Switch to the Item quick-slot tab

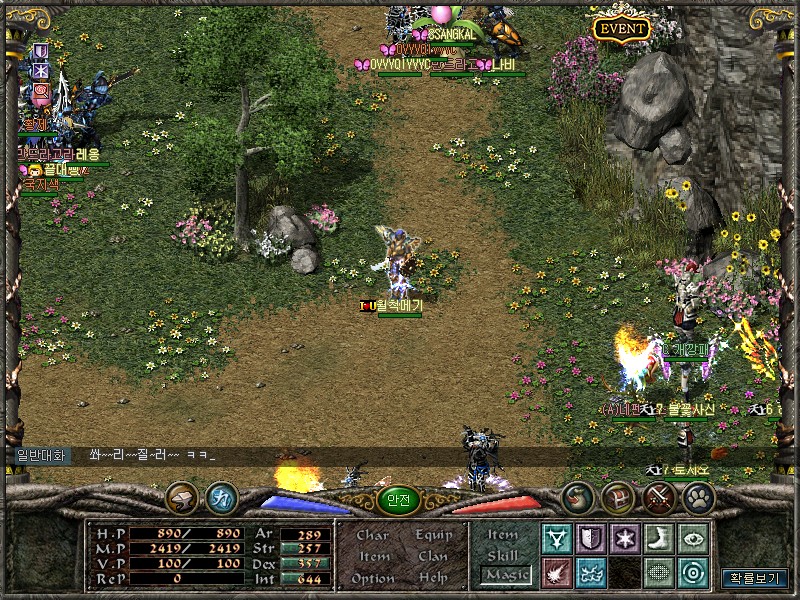coord(503,535)
